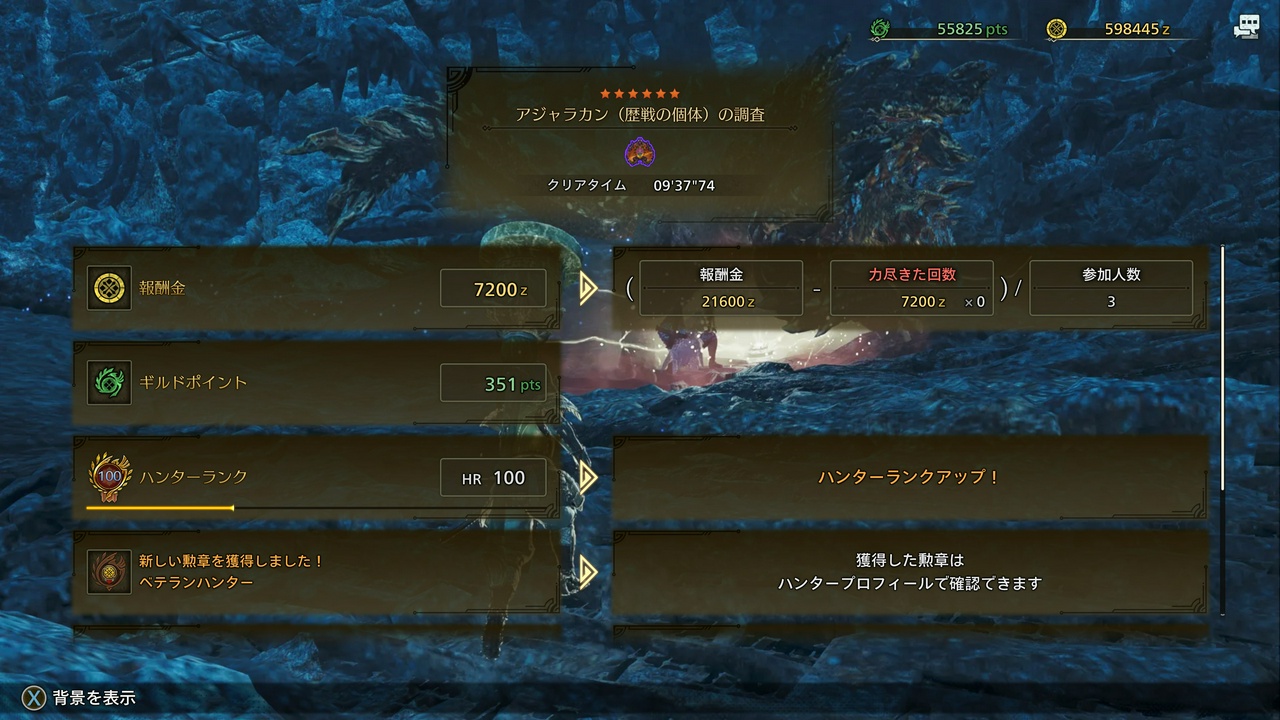Select the 報酬金 reward money row
Screen dimensions: 1280x720
coord(316,289)
